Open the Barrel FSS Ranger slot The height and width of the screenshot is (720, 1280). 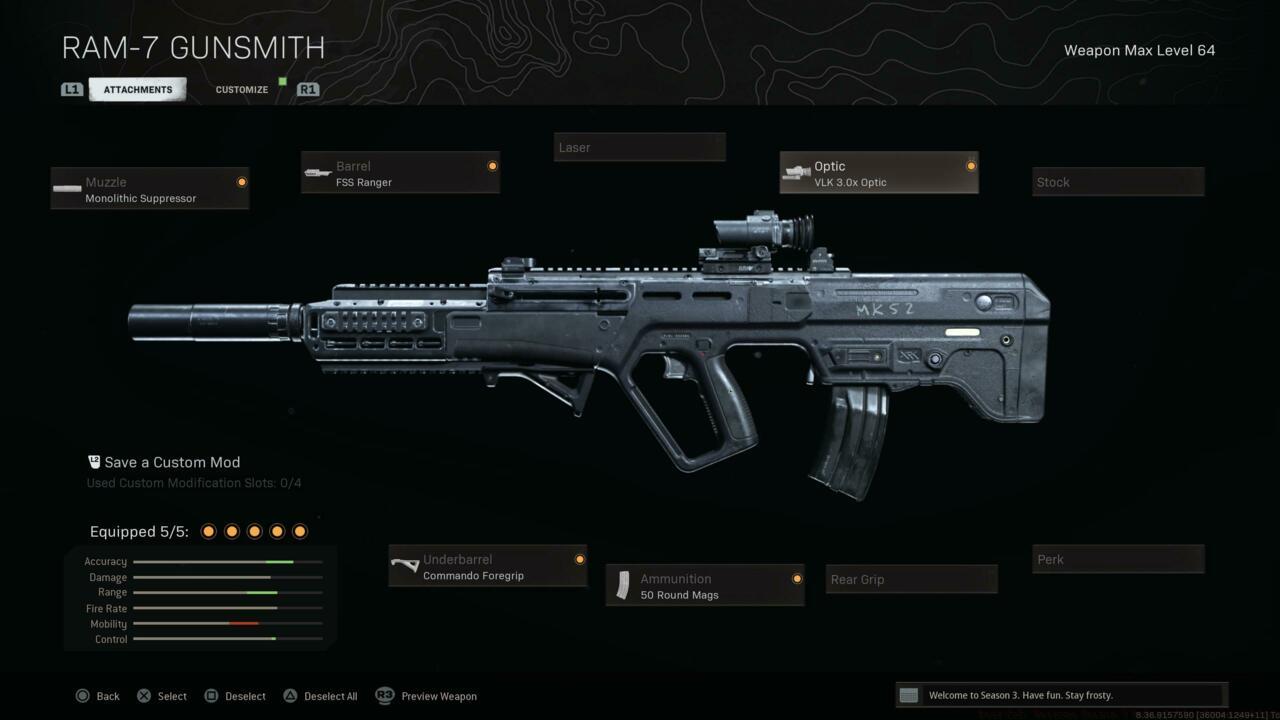tap(400, 173)
